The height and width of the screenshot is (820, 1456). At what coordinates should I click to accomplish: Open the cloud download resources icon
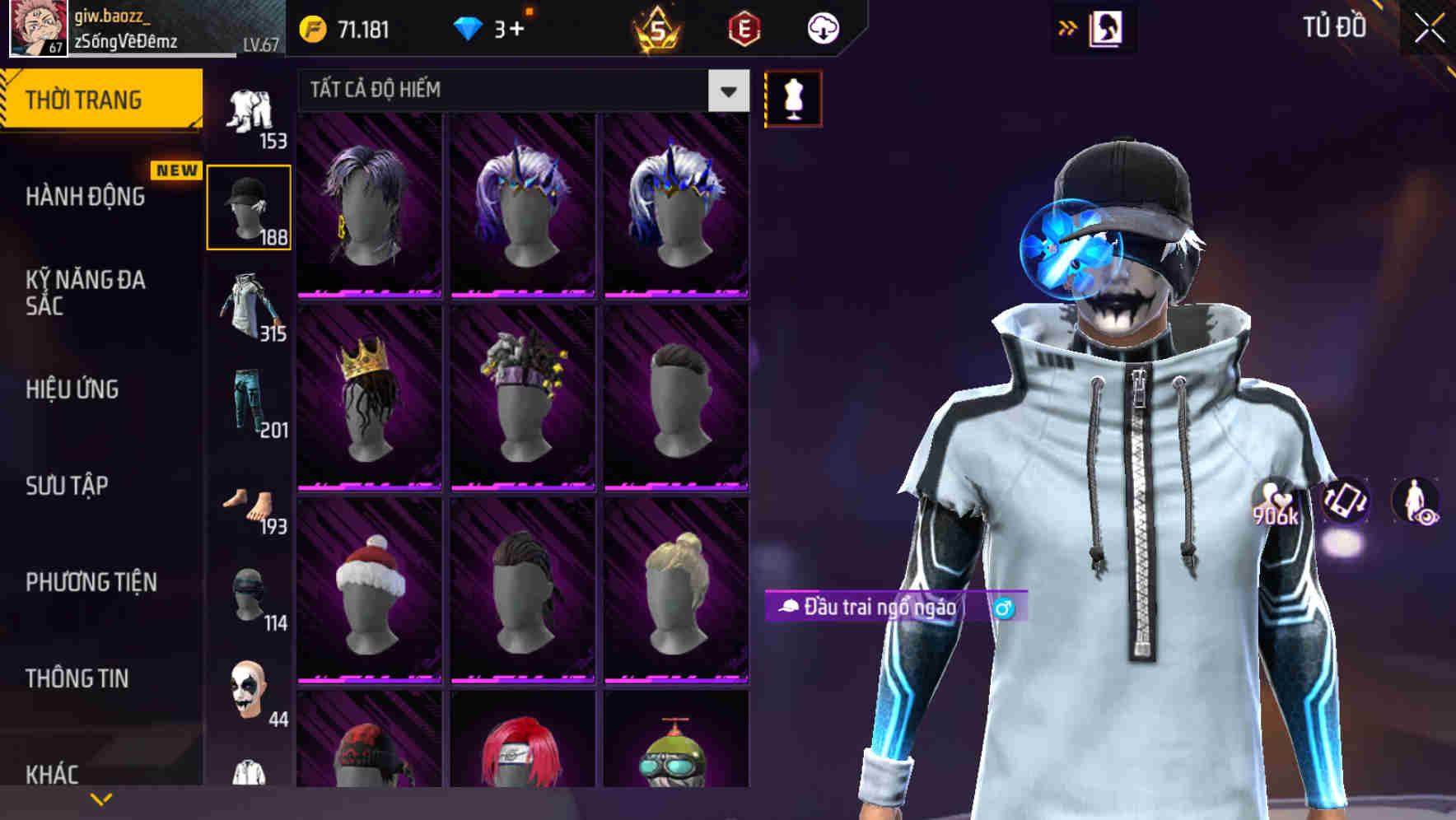(822, 27)
